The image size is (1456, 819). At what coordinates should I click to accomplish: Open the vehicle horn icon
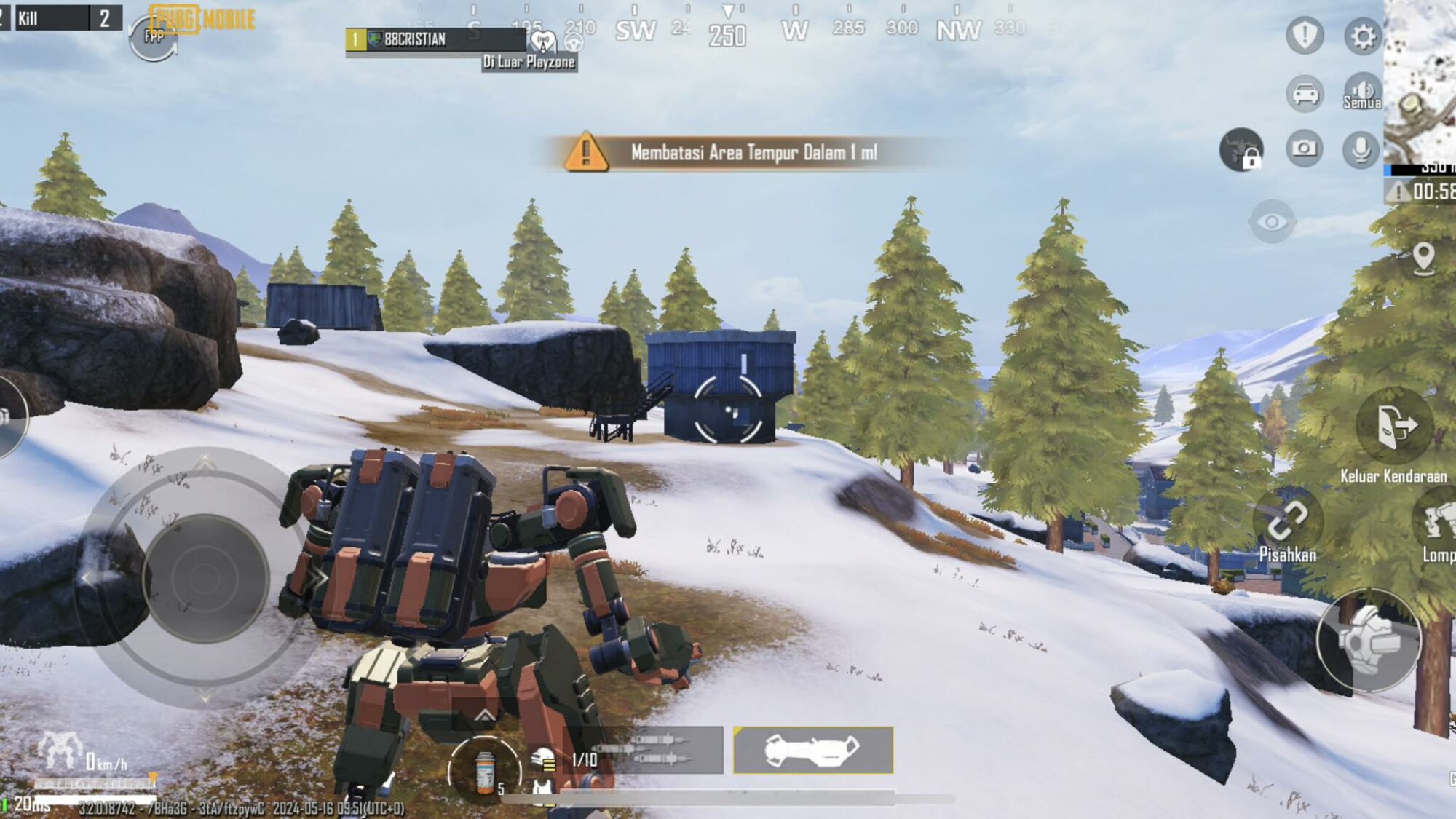pyautogui.click(x=1305, y=95)
